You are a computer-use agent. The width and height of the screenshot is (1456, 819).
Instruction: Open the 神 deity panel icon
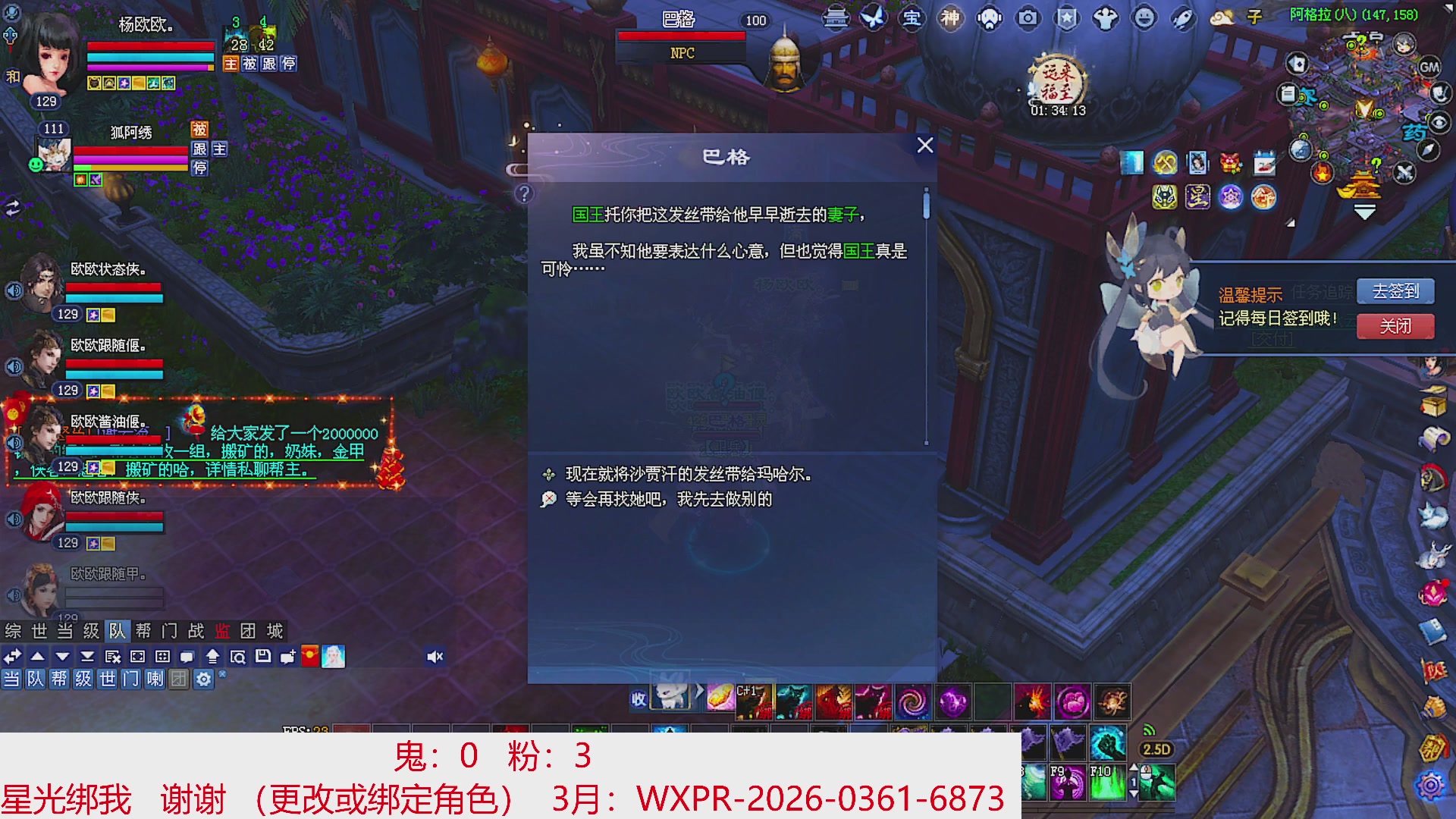click(952, 19)
